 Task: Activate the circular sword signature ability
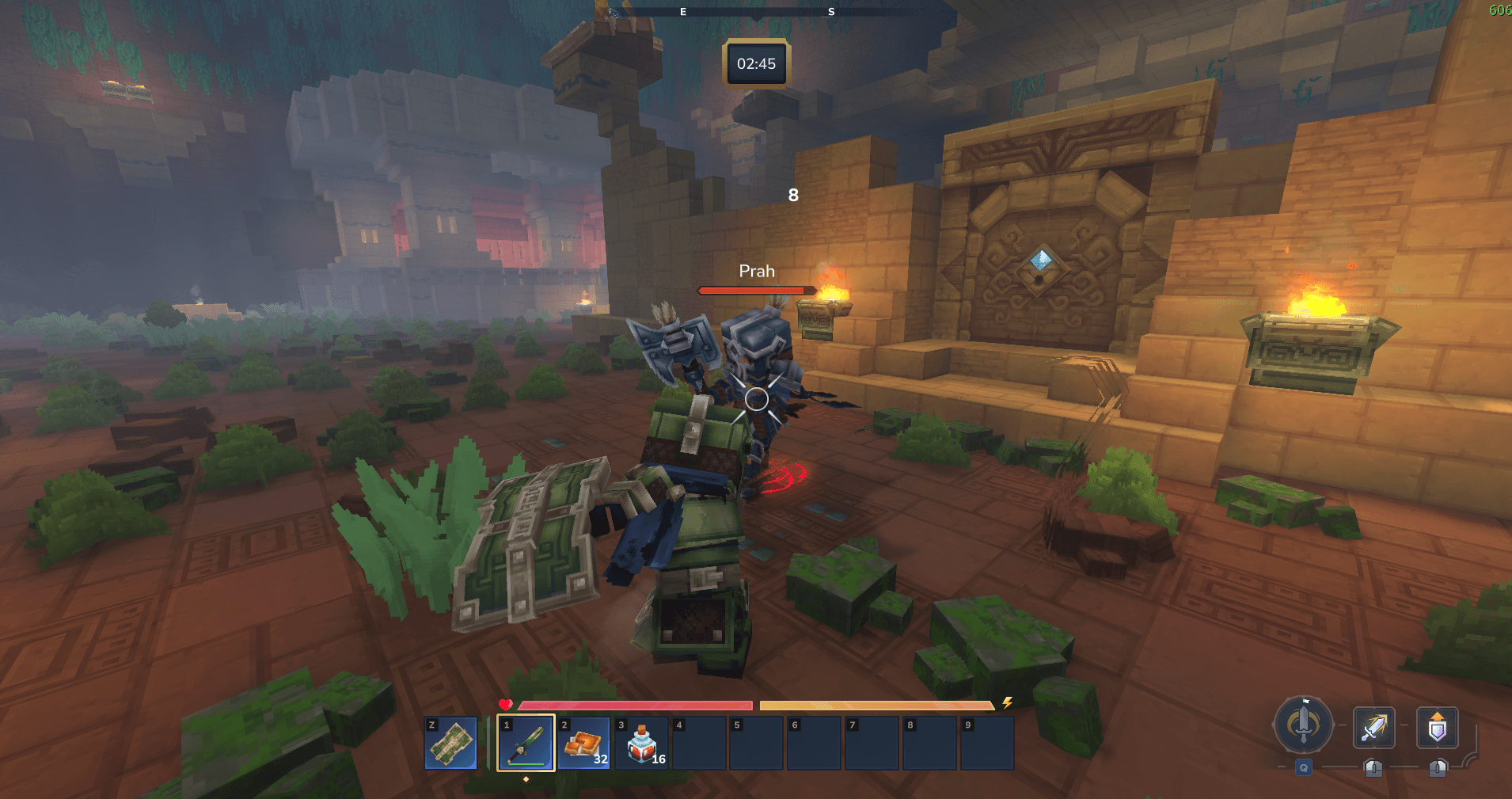click(1303, 725)
